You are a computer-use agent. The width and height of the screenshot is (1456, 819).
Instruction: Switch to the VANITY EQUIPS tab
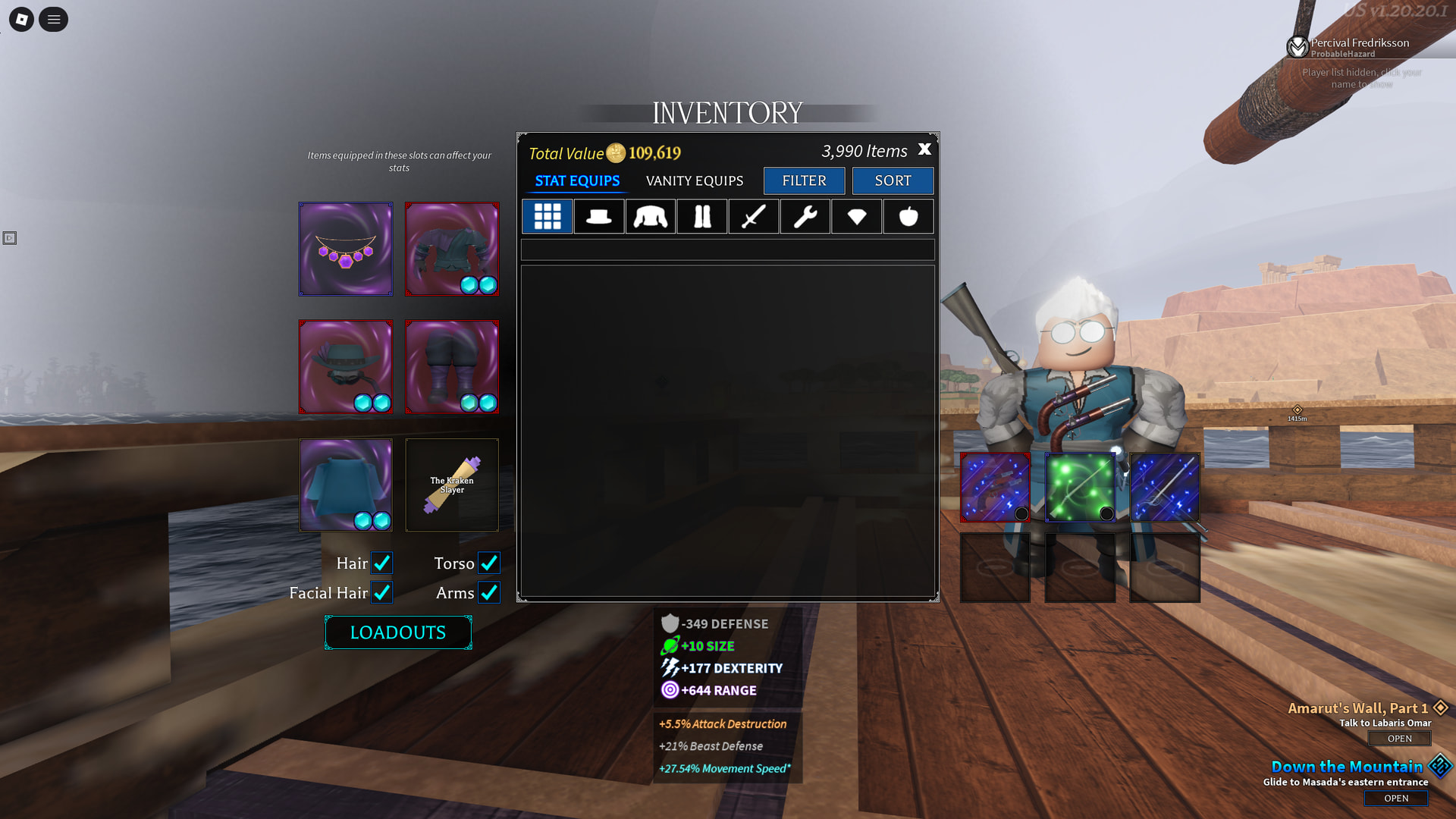tap(694, 180)
